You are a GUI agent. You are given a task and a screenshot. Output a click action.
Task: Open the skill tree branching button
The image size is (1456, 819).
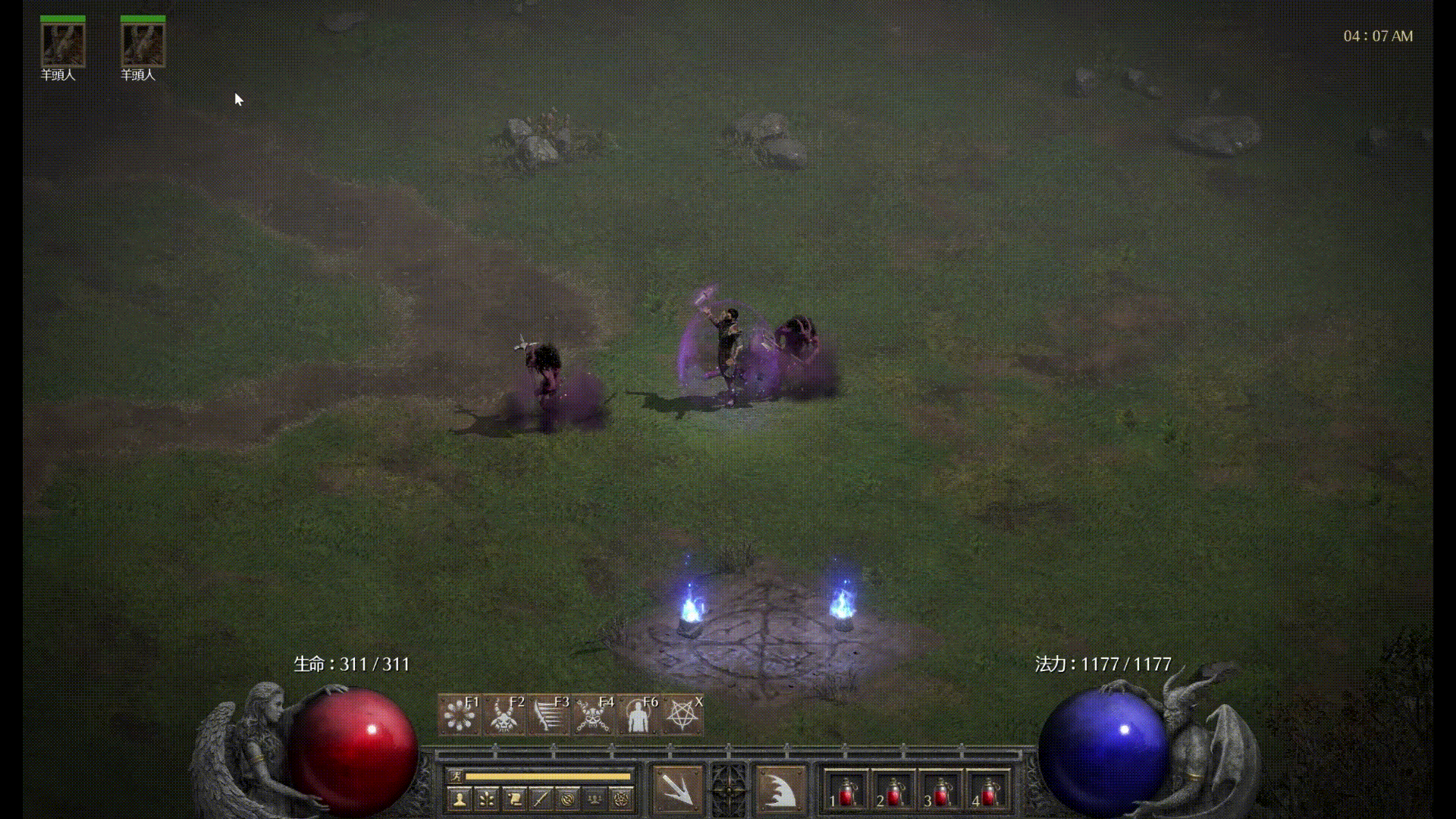pyautogui.click(x=486, y=799)
